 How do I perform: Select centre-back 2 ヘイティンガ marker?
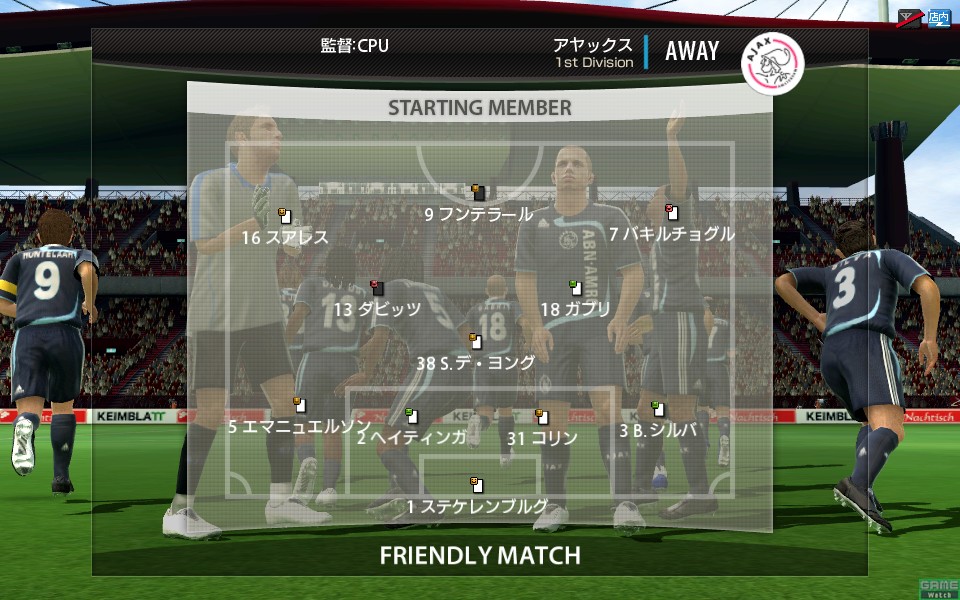[411, 415]
